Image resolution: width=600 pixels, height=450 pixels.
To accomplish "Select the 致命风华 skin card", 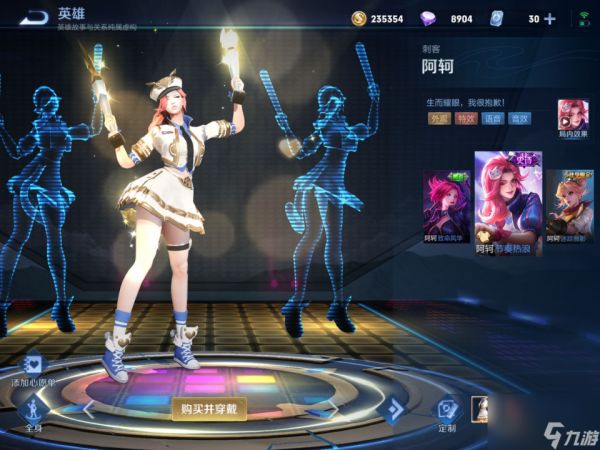I will pyautogui.click(x=444, y=207).
